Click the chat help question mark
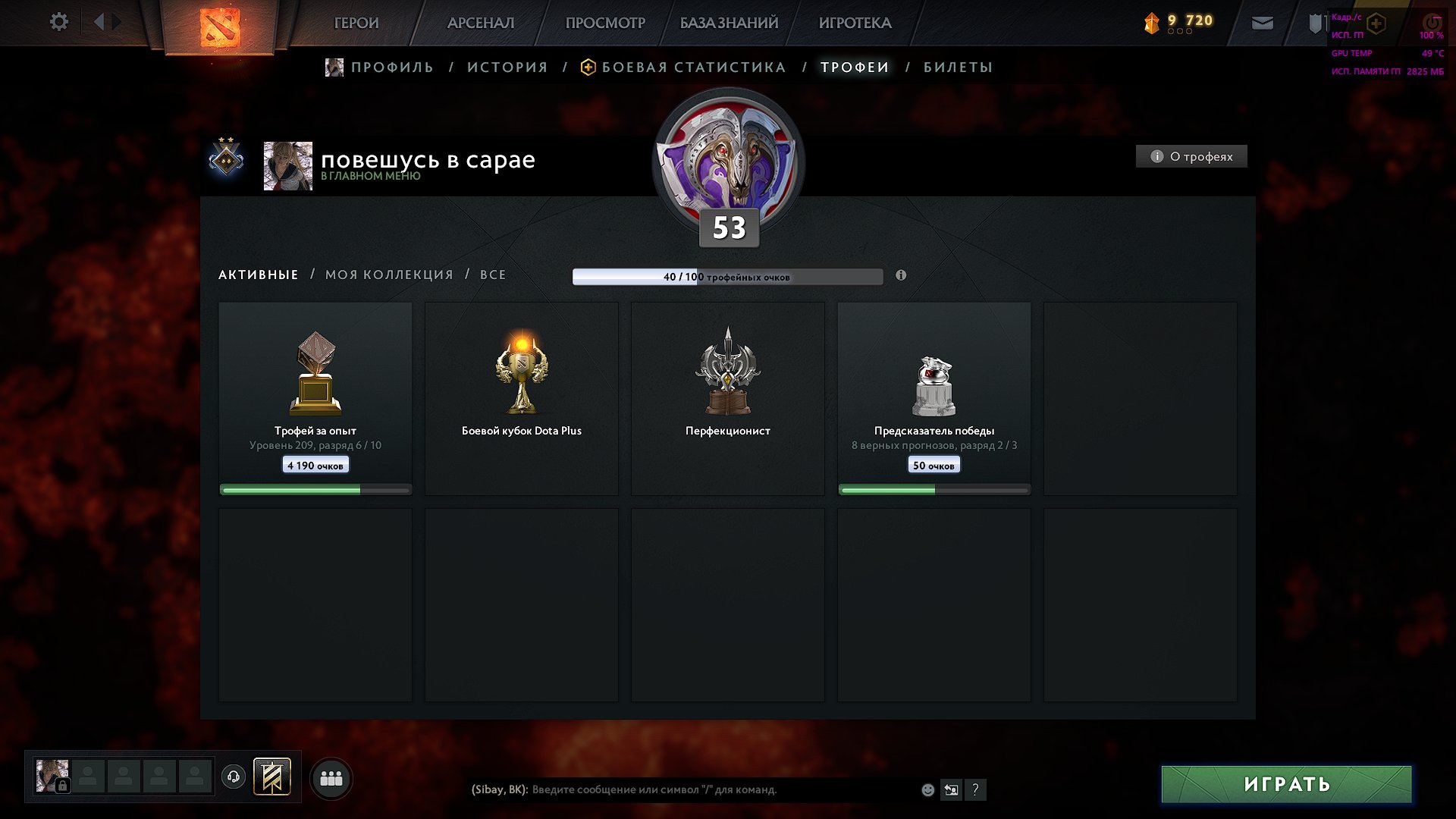 coord(976,789)
